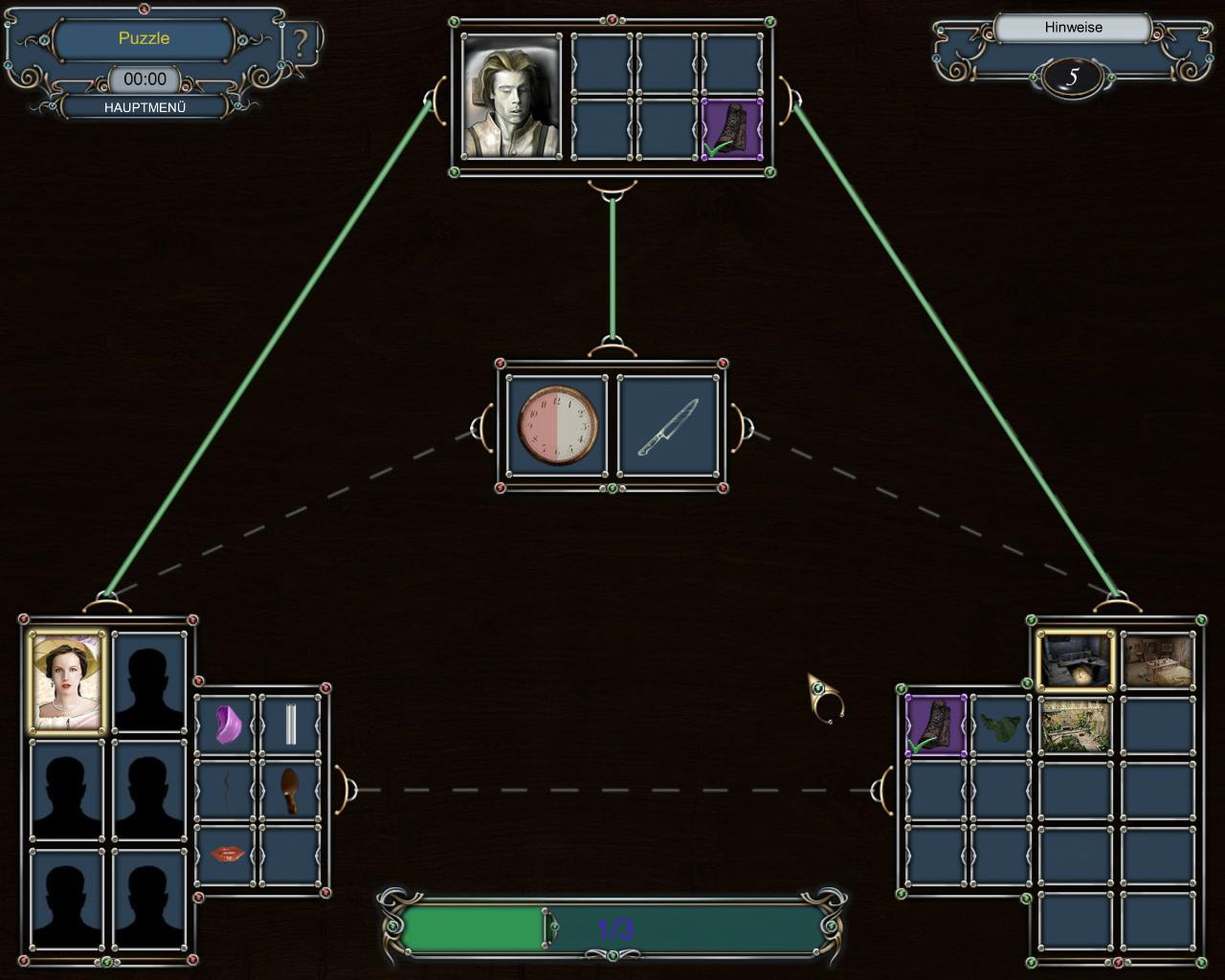The width and height of the screenshot is (1225, 980).
Task: Select the checked fabric clue in suspect panel
Action: (732, 129)
